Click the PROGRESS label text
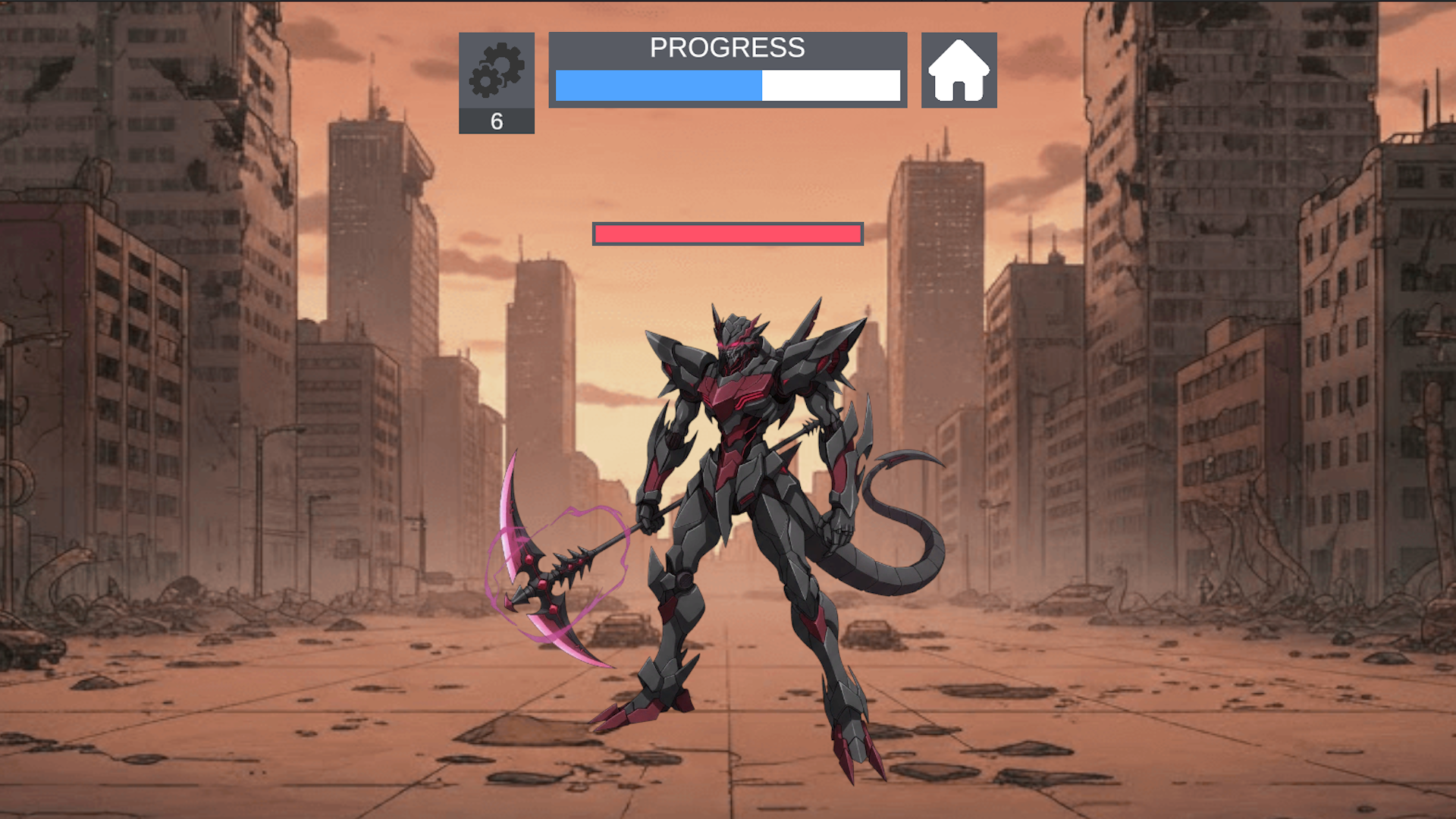1456x819 pixels. tap(727, 49)
